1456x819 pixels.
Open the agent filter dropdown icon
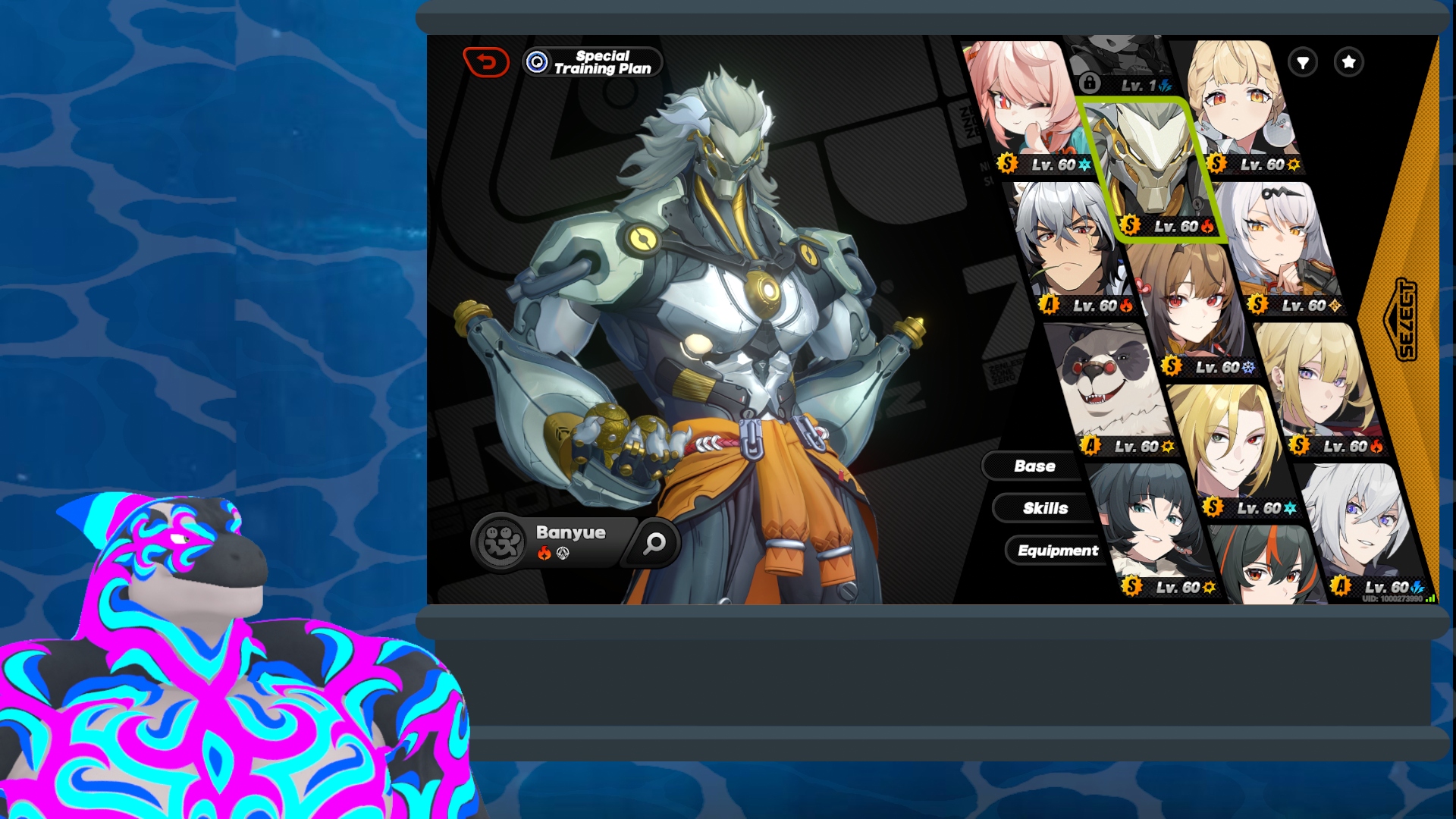click(x=1303, y=62)
